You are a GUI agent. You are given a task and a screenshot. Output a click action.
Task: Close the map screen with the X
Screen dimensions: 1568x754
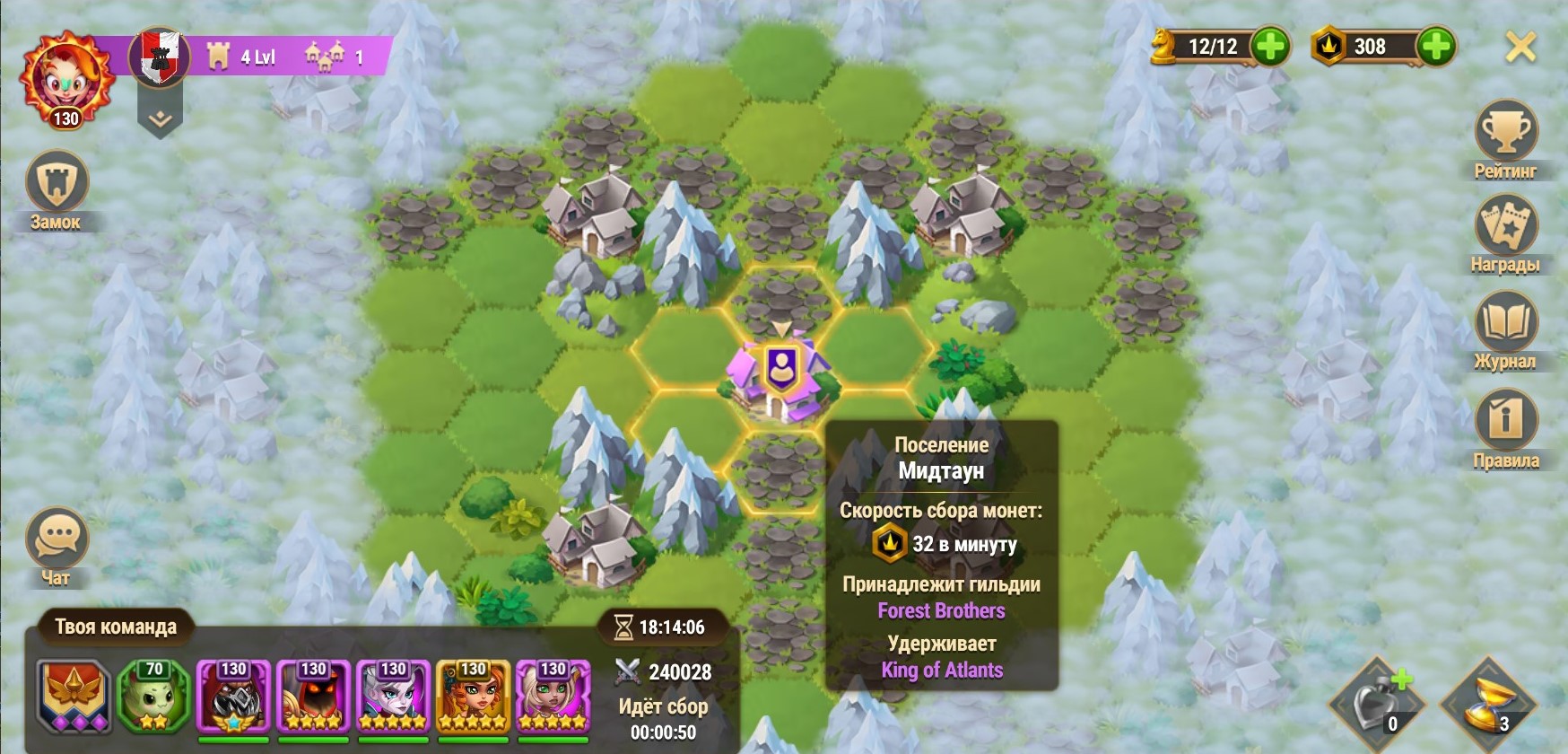coord(1520,47)
